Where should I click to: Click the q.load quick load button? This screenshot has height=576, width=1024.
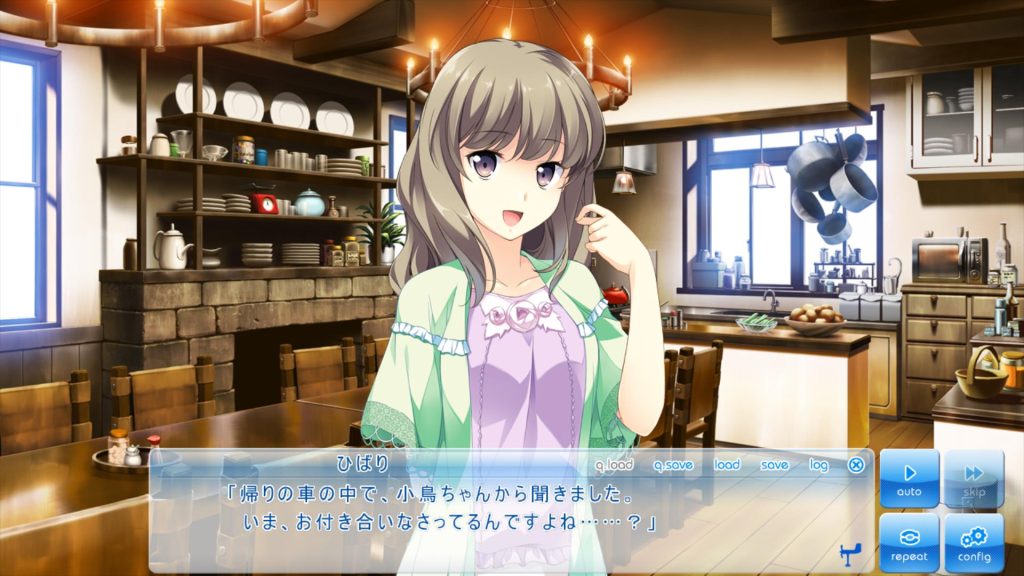pos(614,464)
